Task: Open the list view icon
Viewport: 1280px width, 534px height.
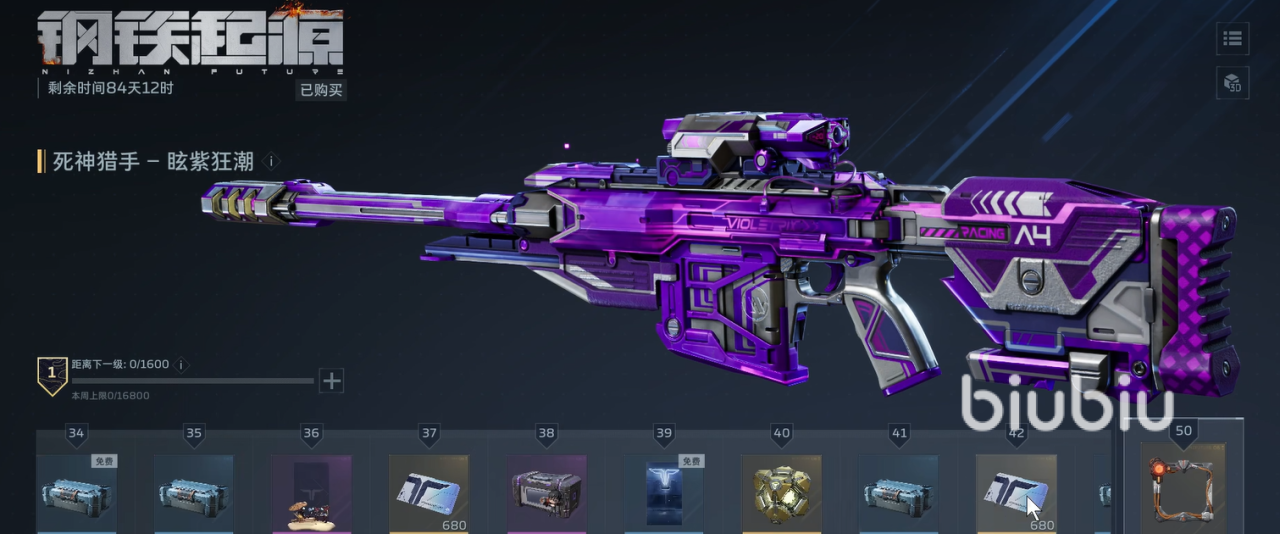Action: click(1232, 39)
